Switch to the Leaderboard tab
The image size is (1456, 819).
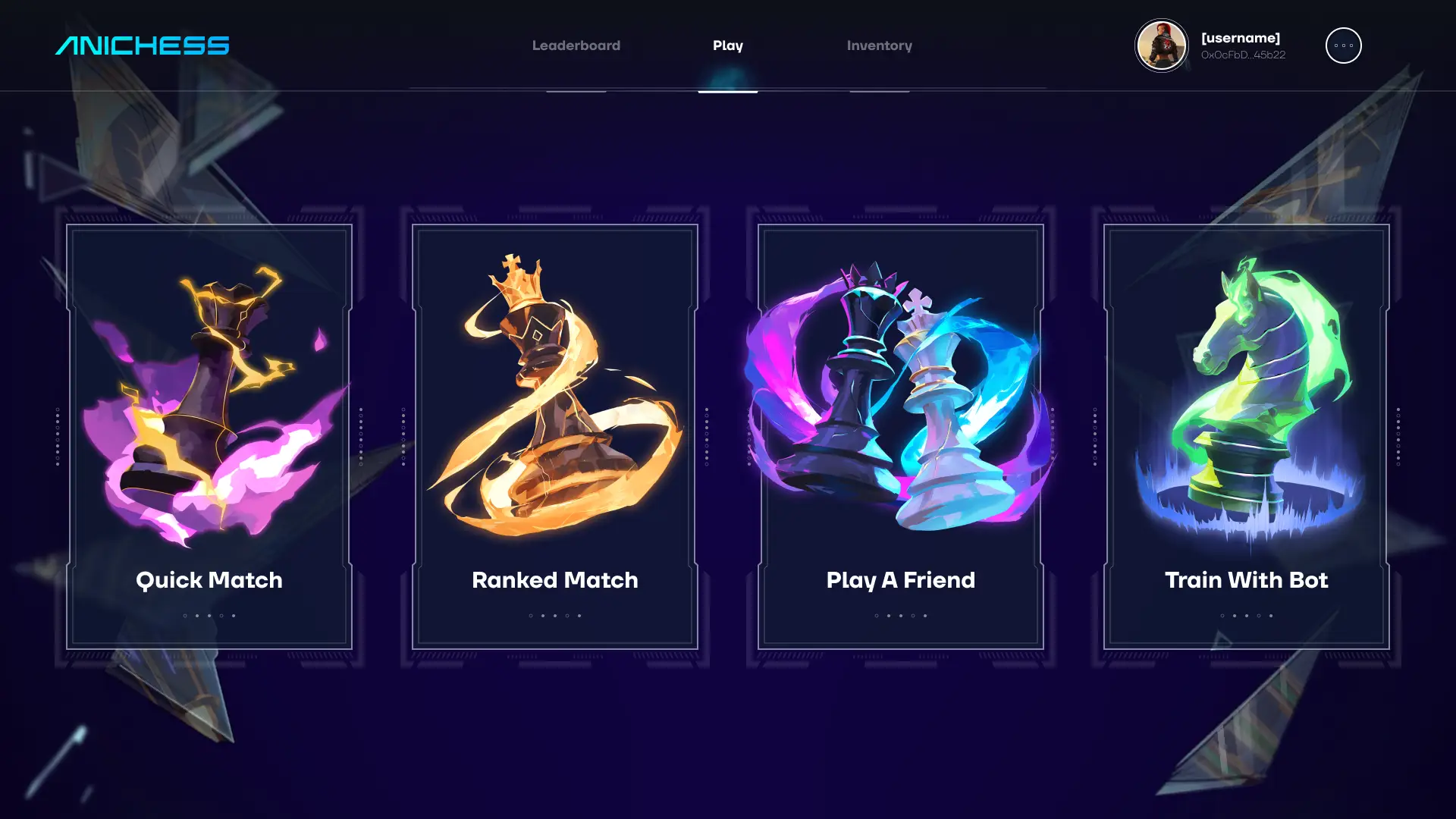pyautogui.click(x=576, y=45)
